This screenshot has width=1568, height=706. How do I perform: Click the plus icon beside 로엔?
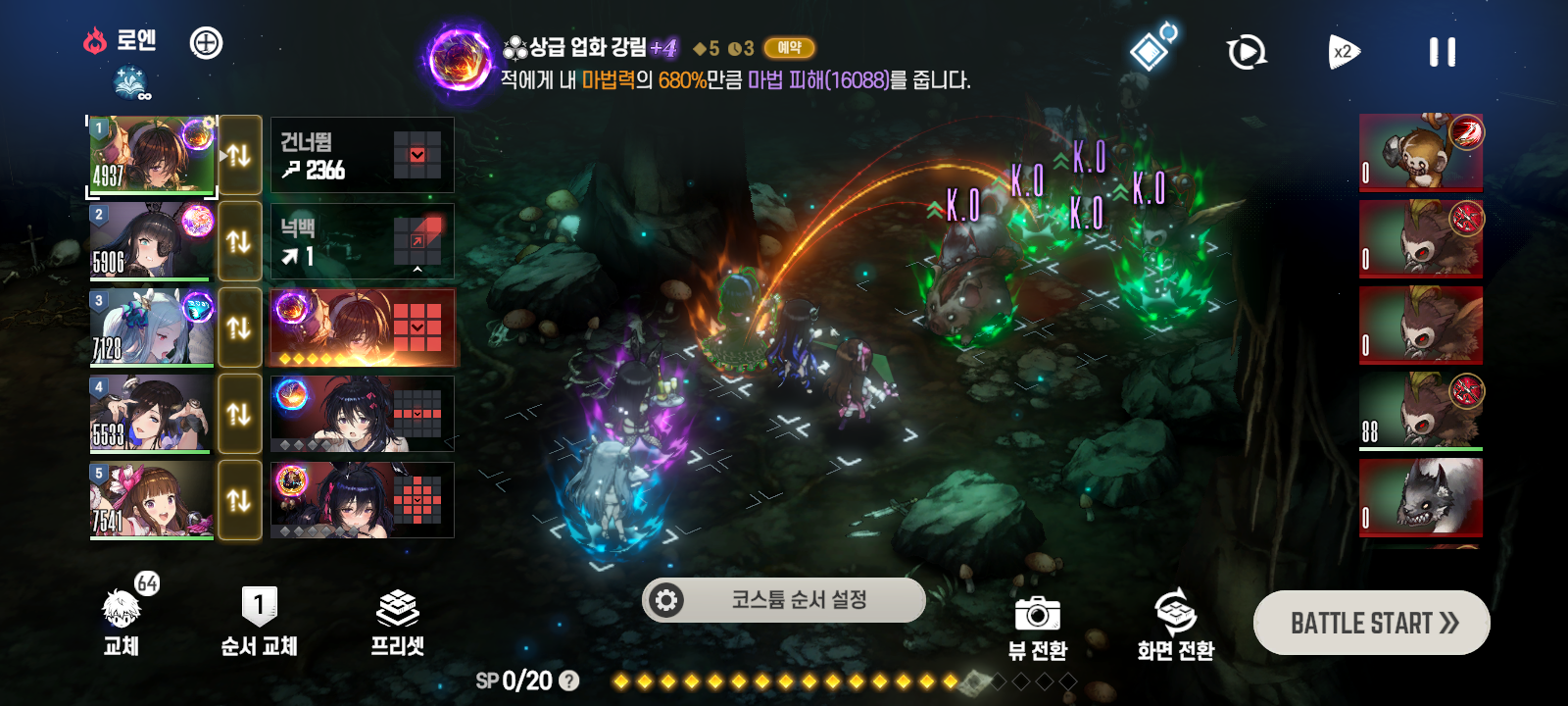pos(206,43)
